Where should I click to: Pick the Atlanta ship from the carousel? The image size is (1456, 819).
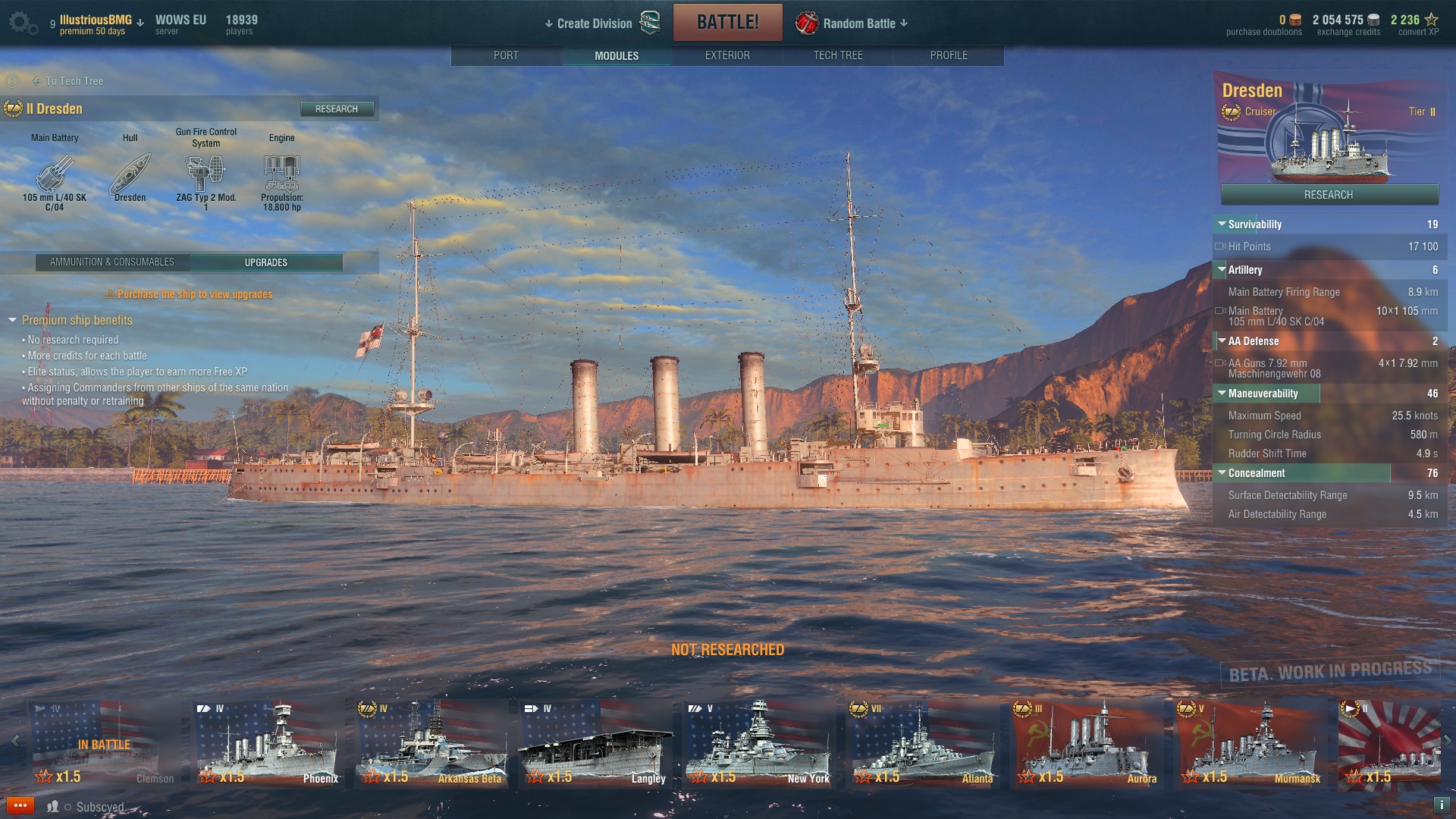coord(922,745)
